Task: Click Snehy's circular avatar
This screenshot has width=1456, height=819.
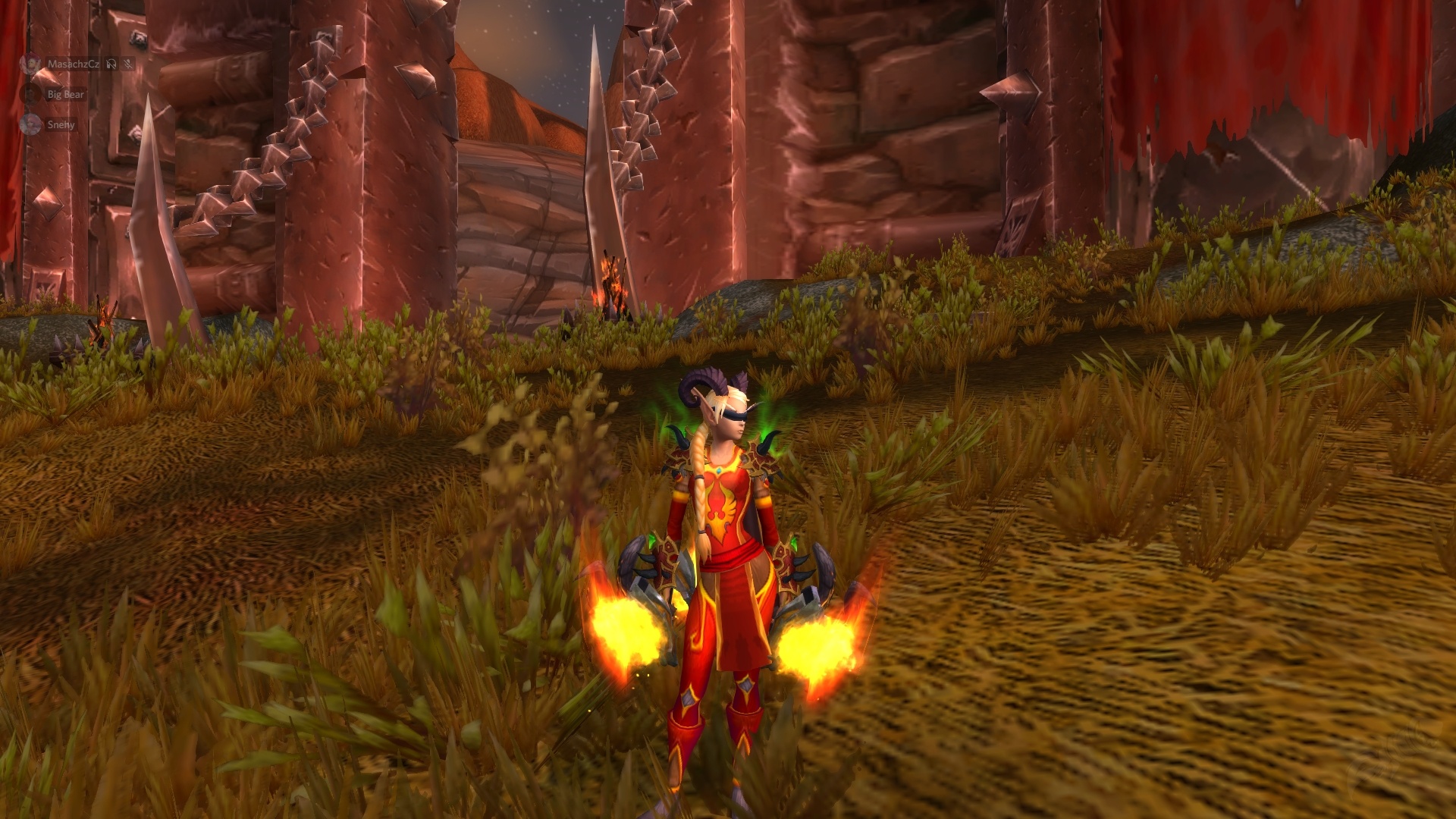Action: 30,124
